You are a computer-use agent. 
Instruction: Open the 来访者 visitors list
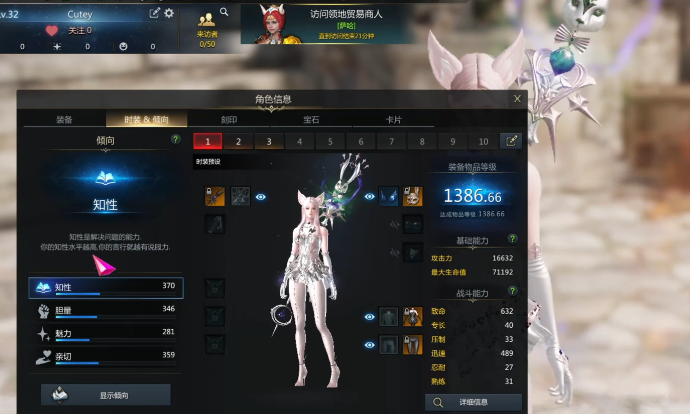[x=208, y=25]
